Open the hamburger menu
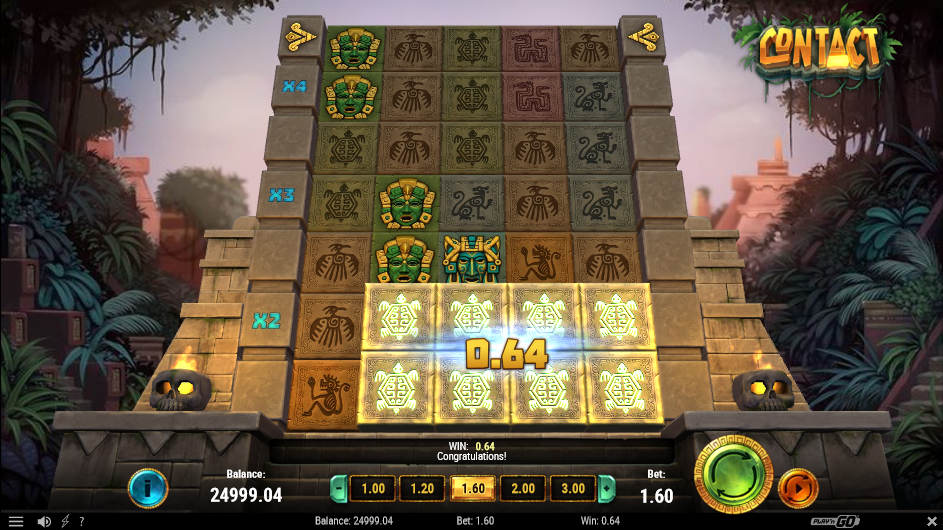The width and height of the screenshot is (943, 530). pyautogui.click(x=16, y=521)
